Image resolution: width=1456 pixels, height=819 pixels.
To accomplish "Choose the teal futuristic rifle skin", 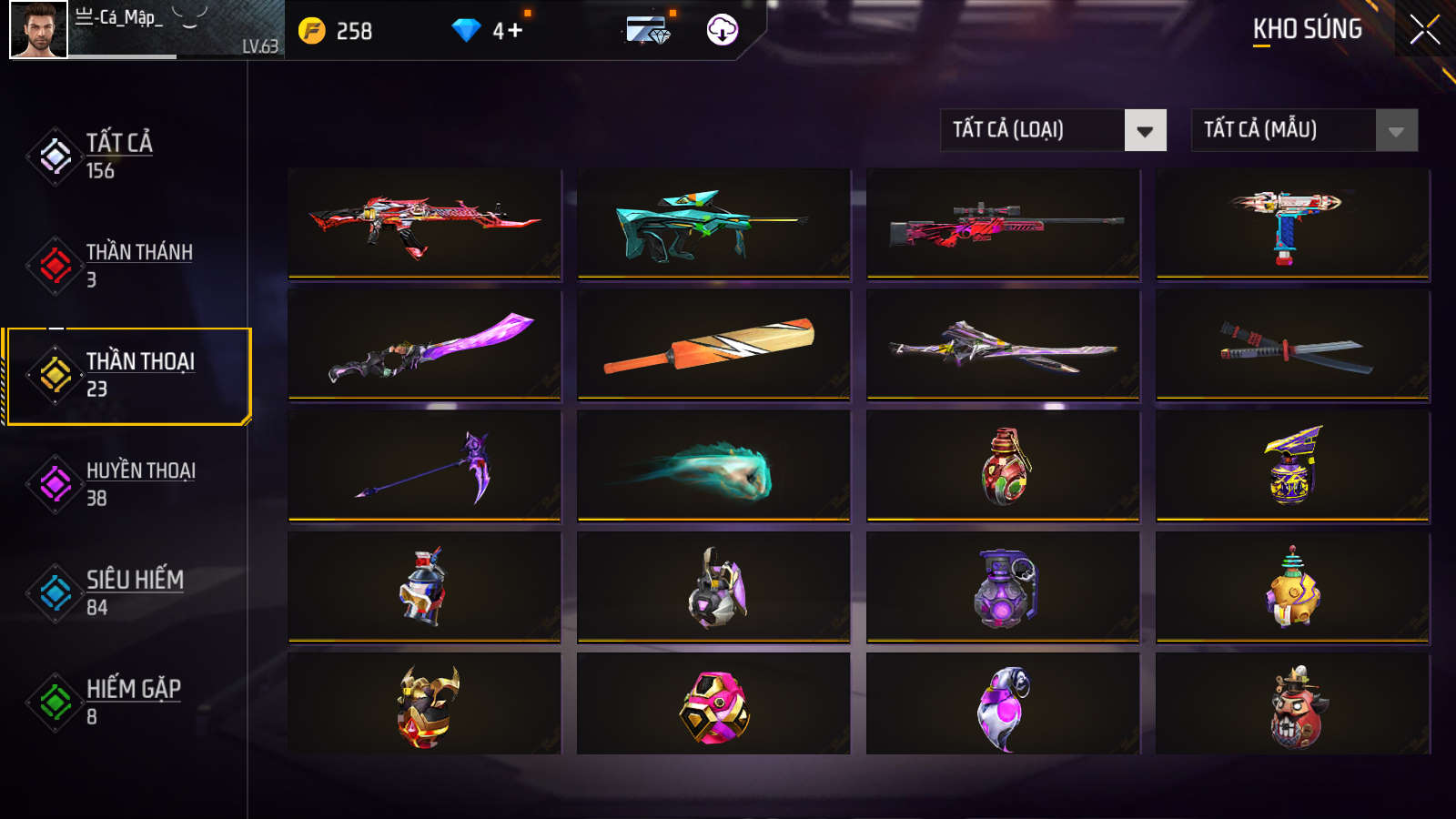I will (713, 223).
